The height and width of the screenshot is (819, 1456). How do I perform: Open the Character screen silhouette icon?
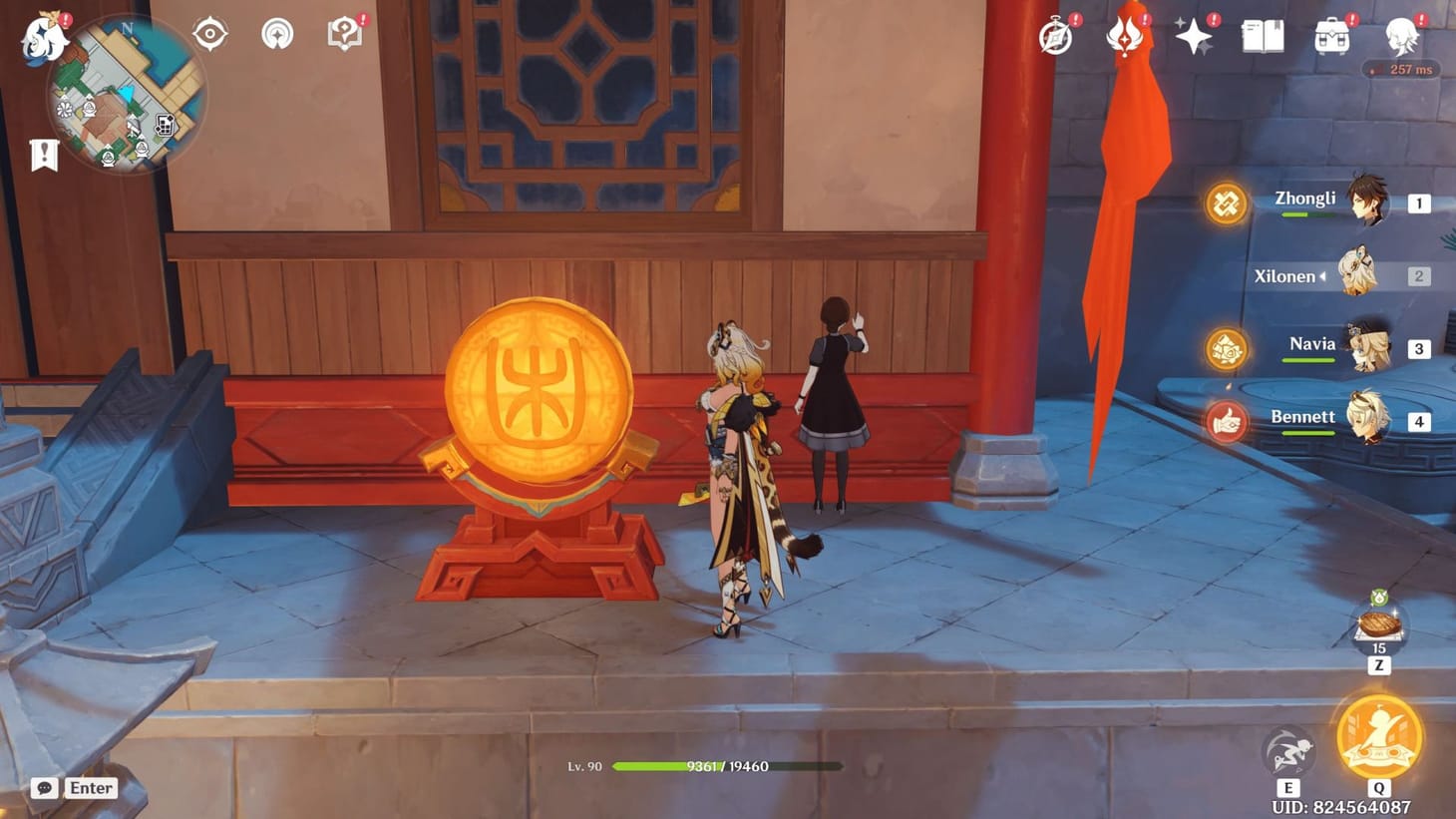[x=1401, y=38]
